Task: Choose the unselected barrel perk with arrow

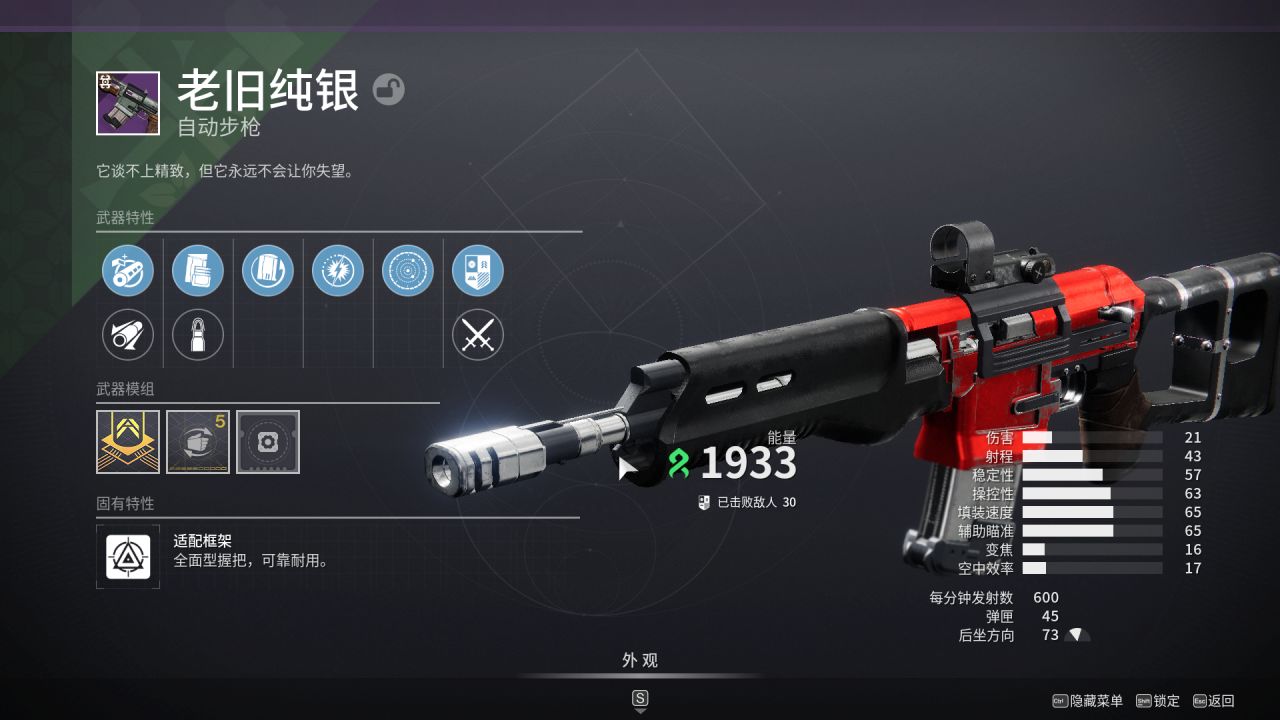Action: [x=128, y=335]
